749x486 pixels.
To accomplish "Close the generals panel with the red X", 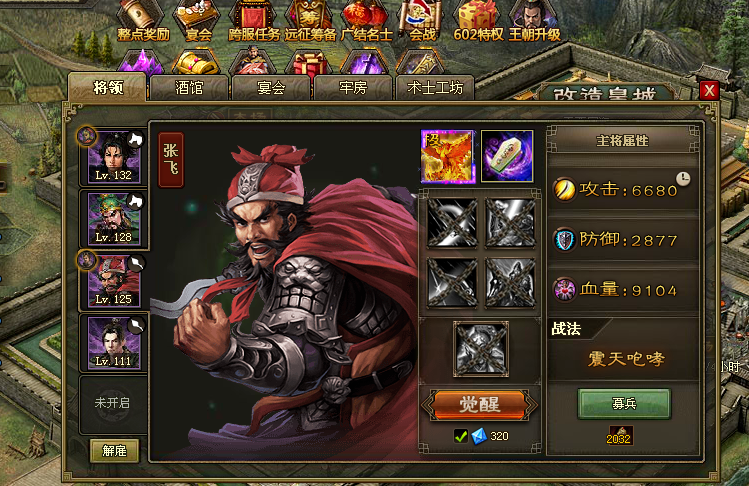I will (709, 91).
